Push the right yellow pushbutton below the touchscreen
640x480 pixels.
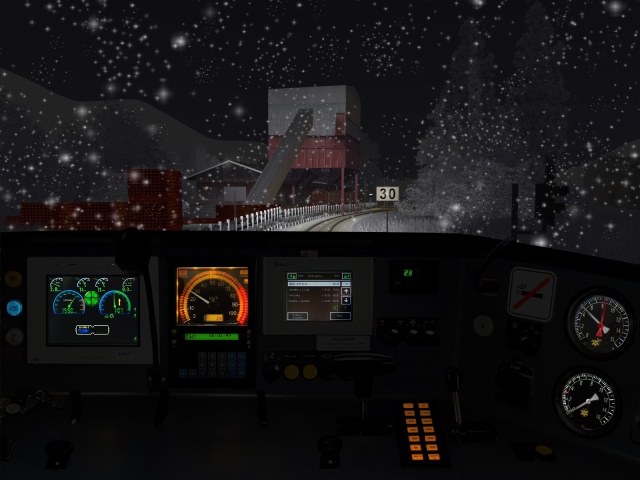click(x=311, y=371)
